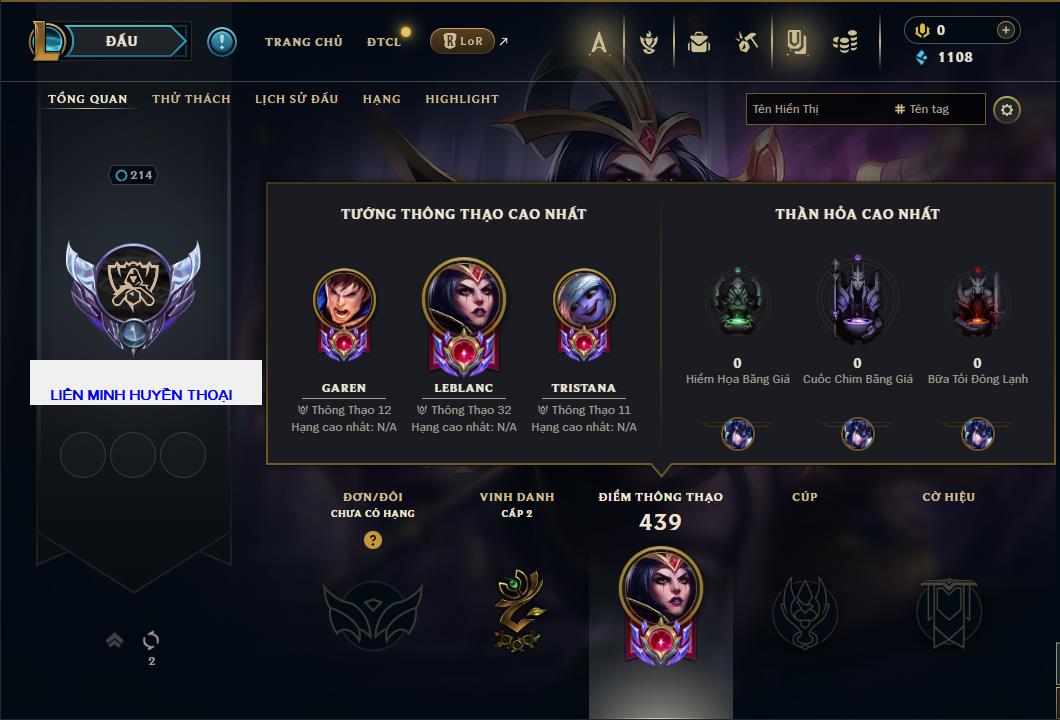Launch the LoR link button
This screenshot has height=720, width=1060.
pos(462,42)
